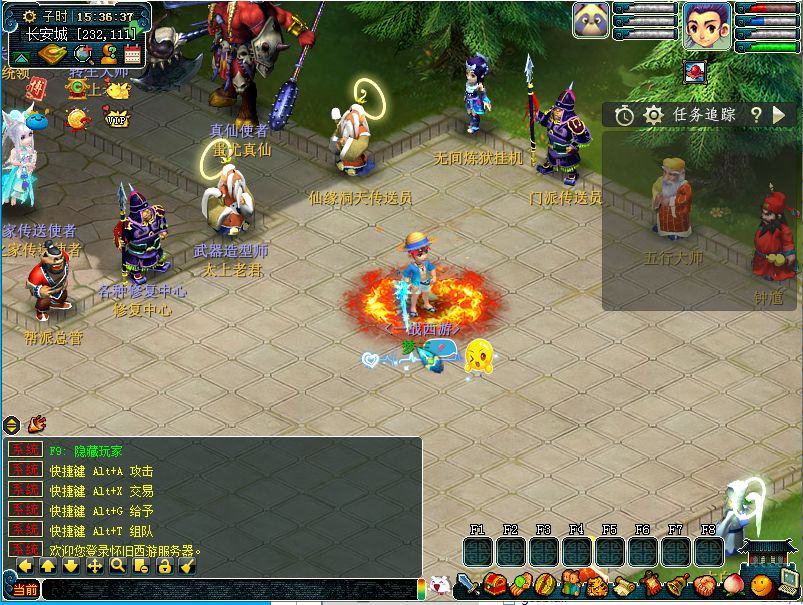Click the chat lock button
This screenshot has width=803, height=605.
(165, 566)
